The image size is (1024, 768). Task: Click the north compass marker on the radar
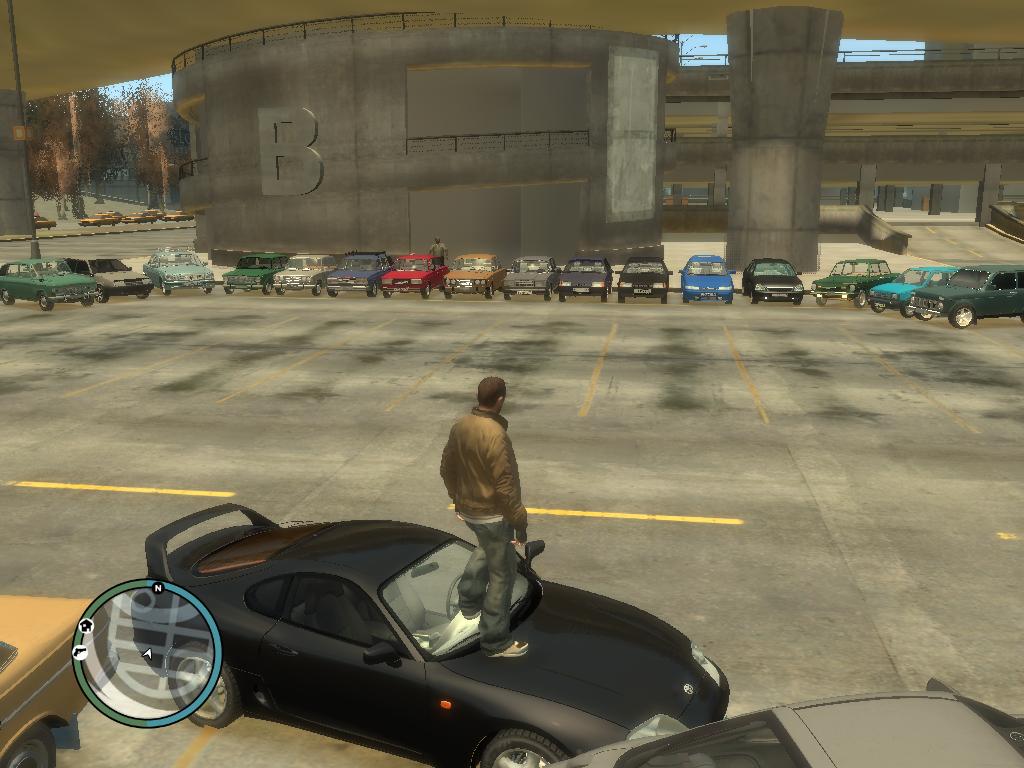157,588
